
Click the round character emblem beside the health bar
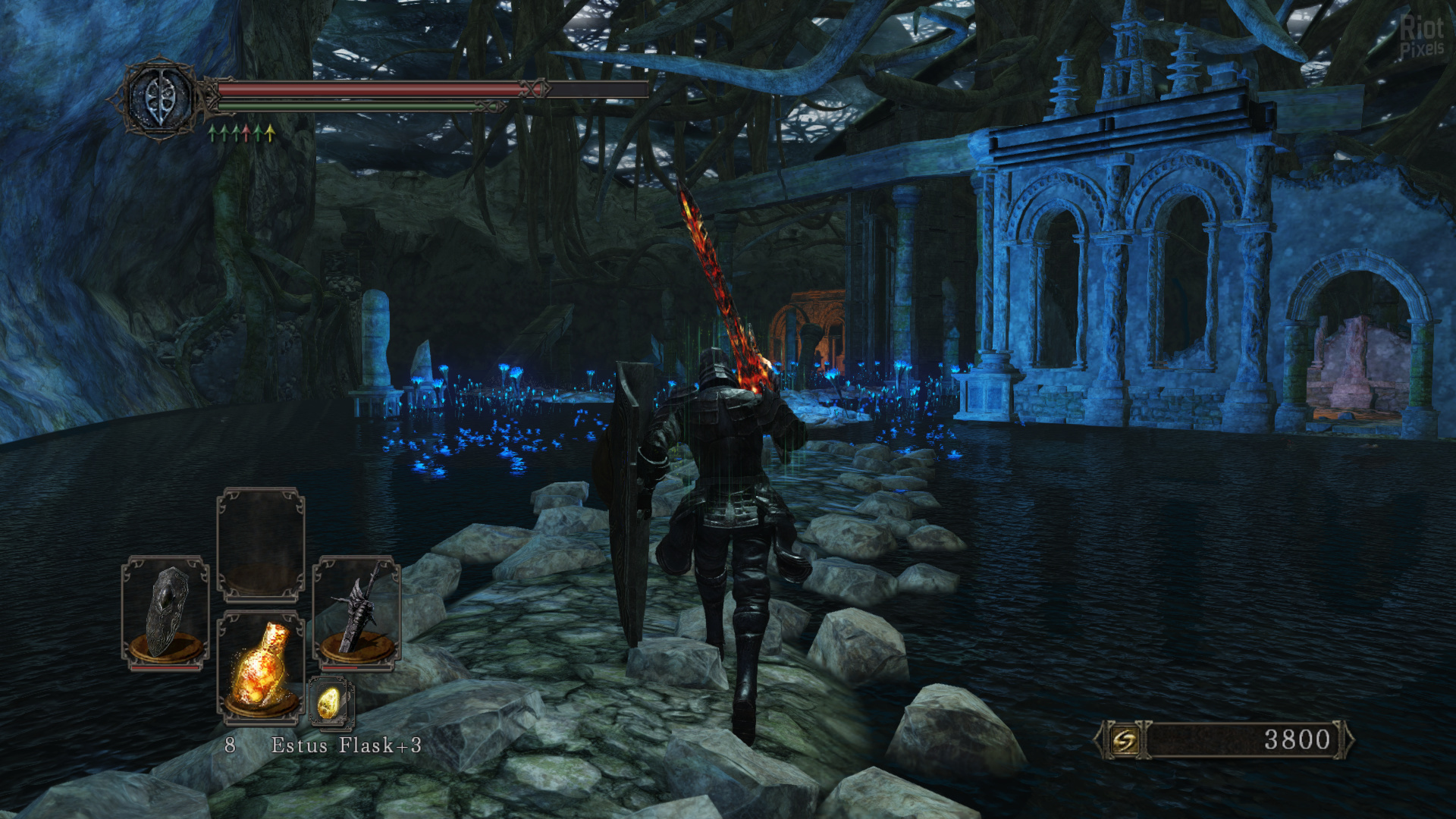[161, 99]
